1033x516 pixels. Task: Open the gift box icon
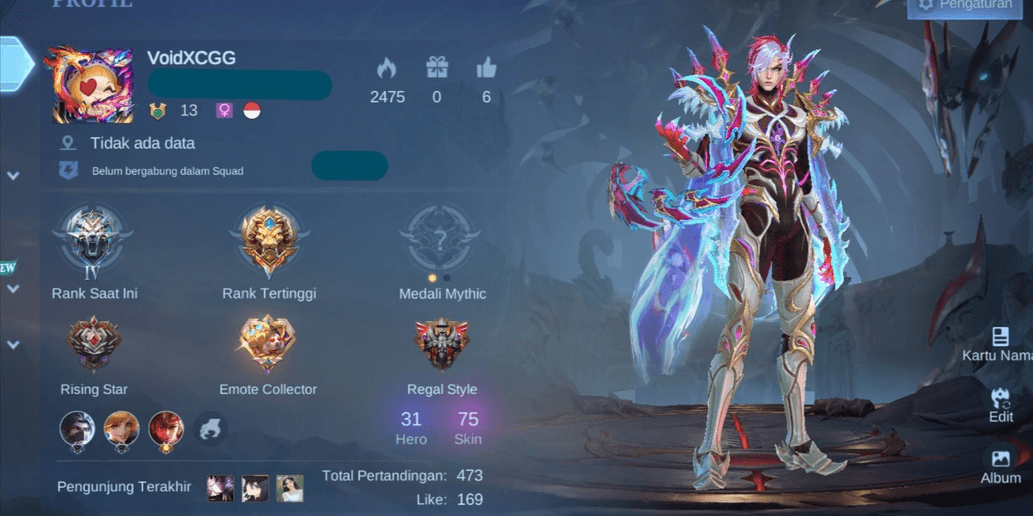[x=437, y=68]
